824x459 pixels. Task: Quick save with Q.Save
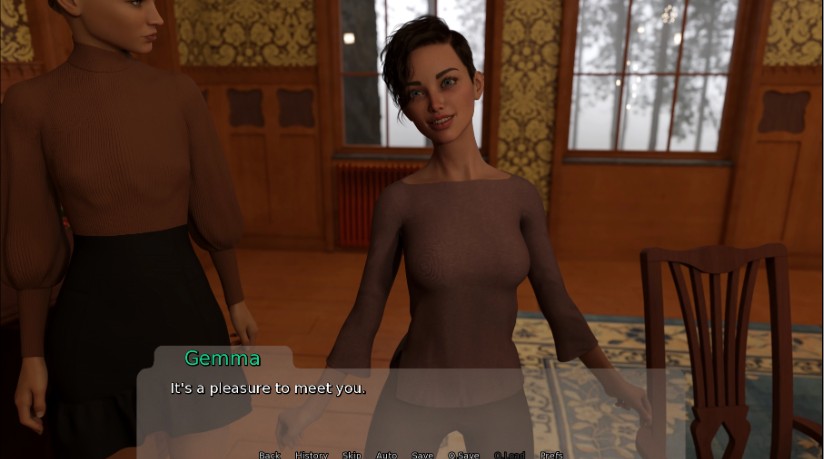click(x=464, y=455)
